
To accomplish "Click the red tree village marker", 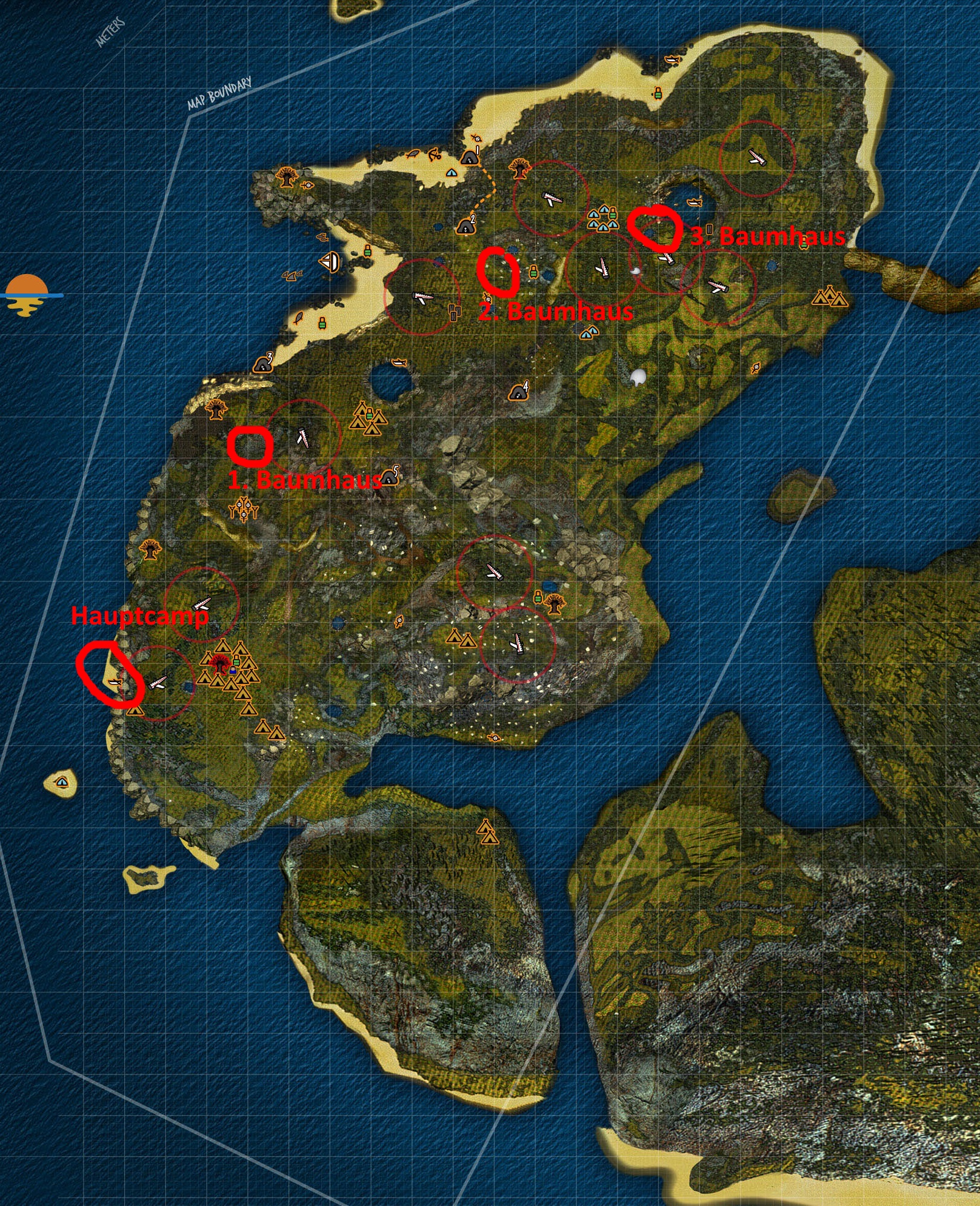I will click(x=219, y=663).
